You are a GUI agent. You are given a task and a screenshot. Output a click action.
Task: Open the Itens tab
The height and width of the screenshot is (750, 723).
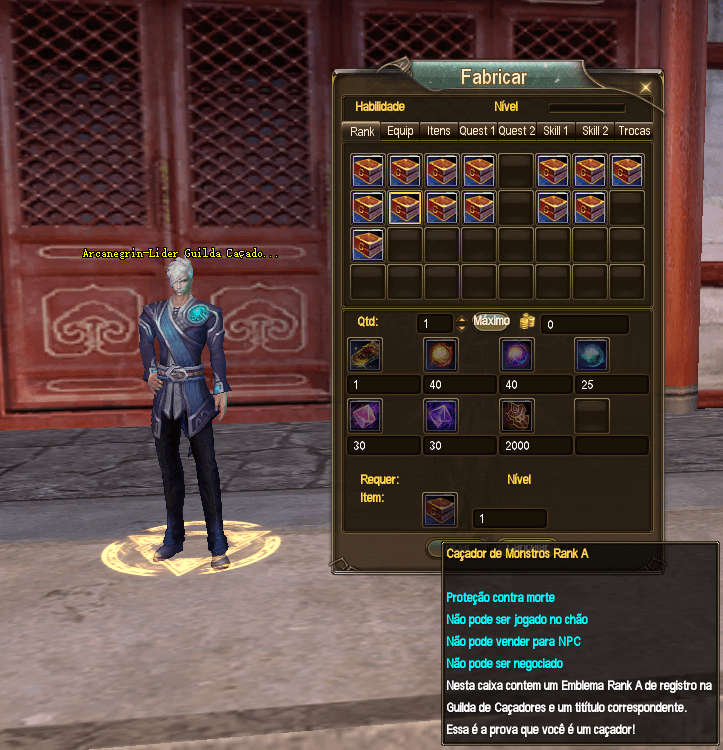(x=438, y=131)
